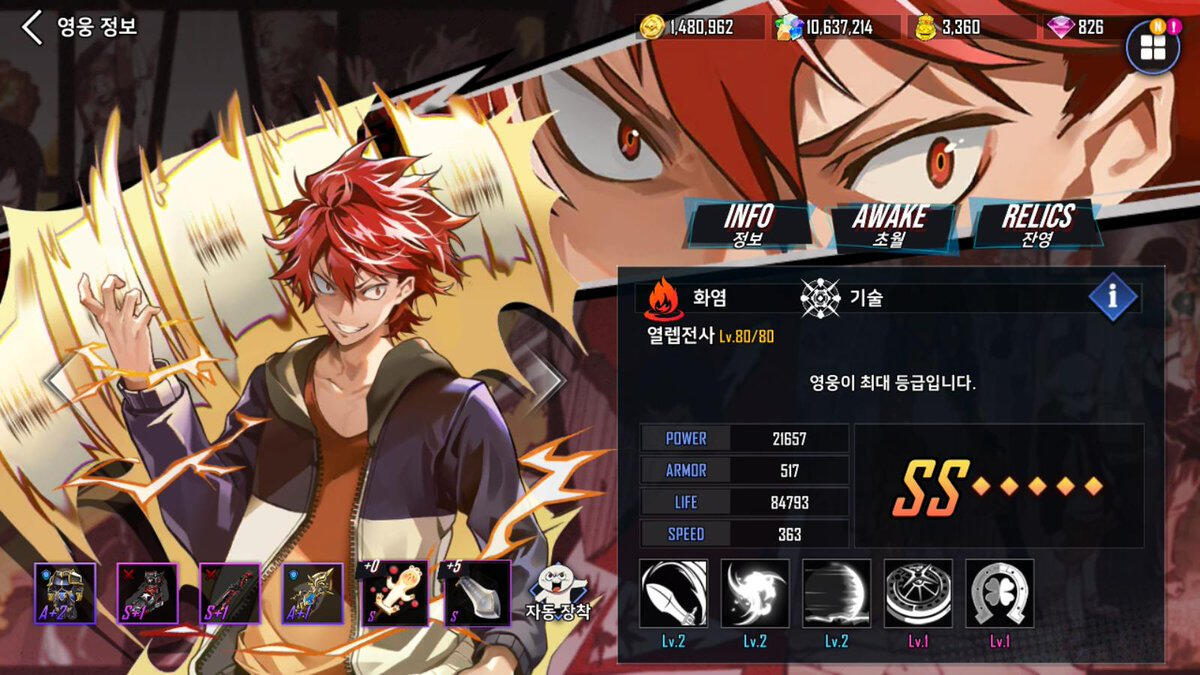The height and width of the screenshot is (675, 1200).
Task: Switch to the INFO tab
Action: point(748,224)
